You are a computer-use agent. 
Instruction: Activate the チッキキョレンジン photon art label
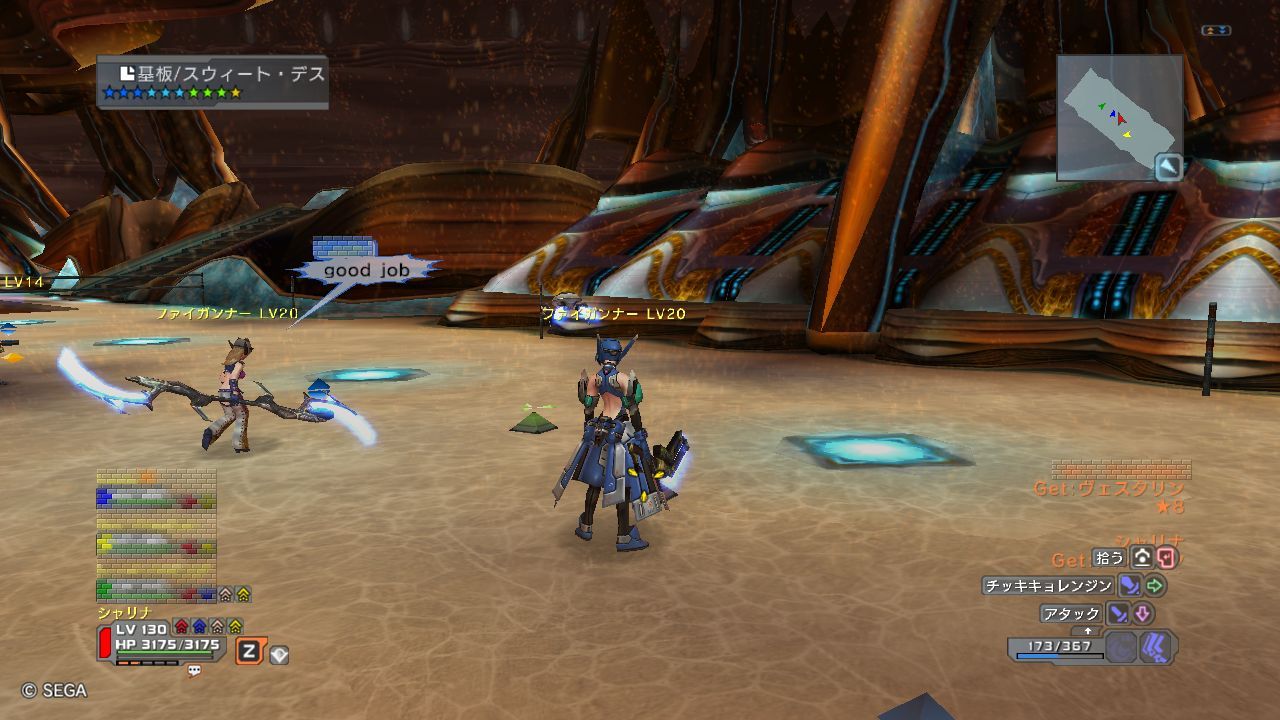click(x=1048, y=586)
